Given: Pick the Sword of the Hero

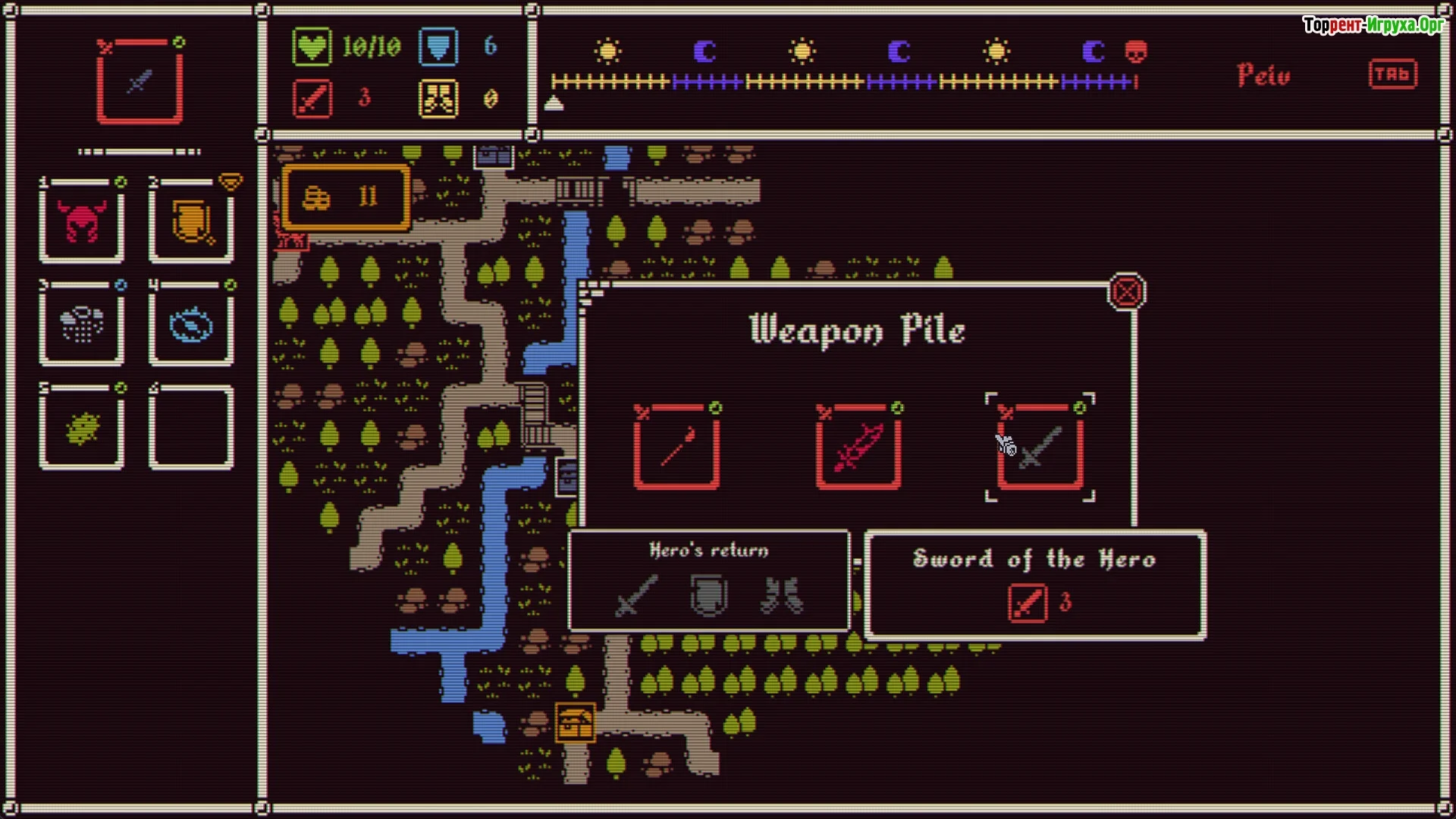Looking at the screenshot, I should (1040, 447).
